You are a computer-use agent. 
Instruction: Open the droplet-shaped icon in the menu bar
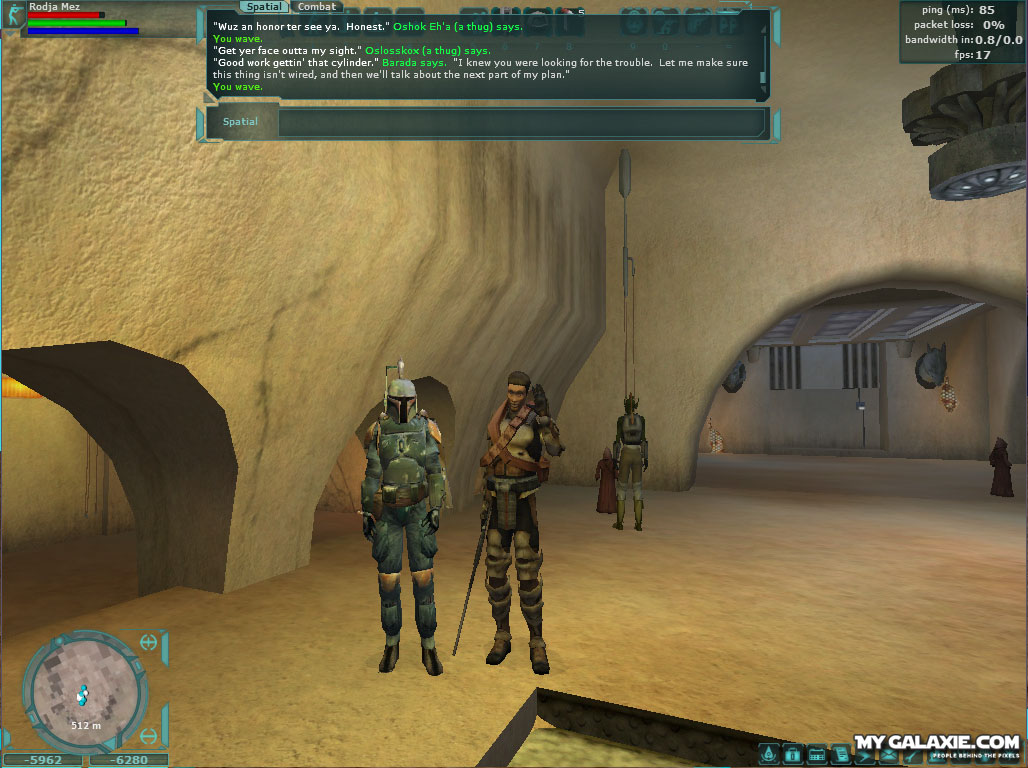769,754
